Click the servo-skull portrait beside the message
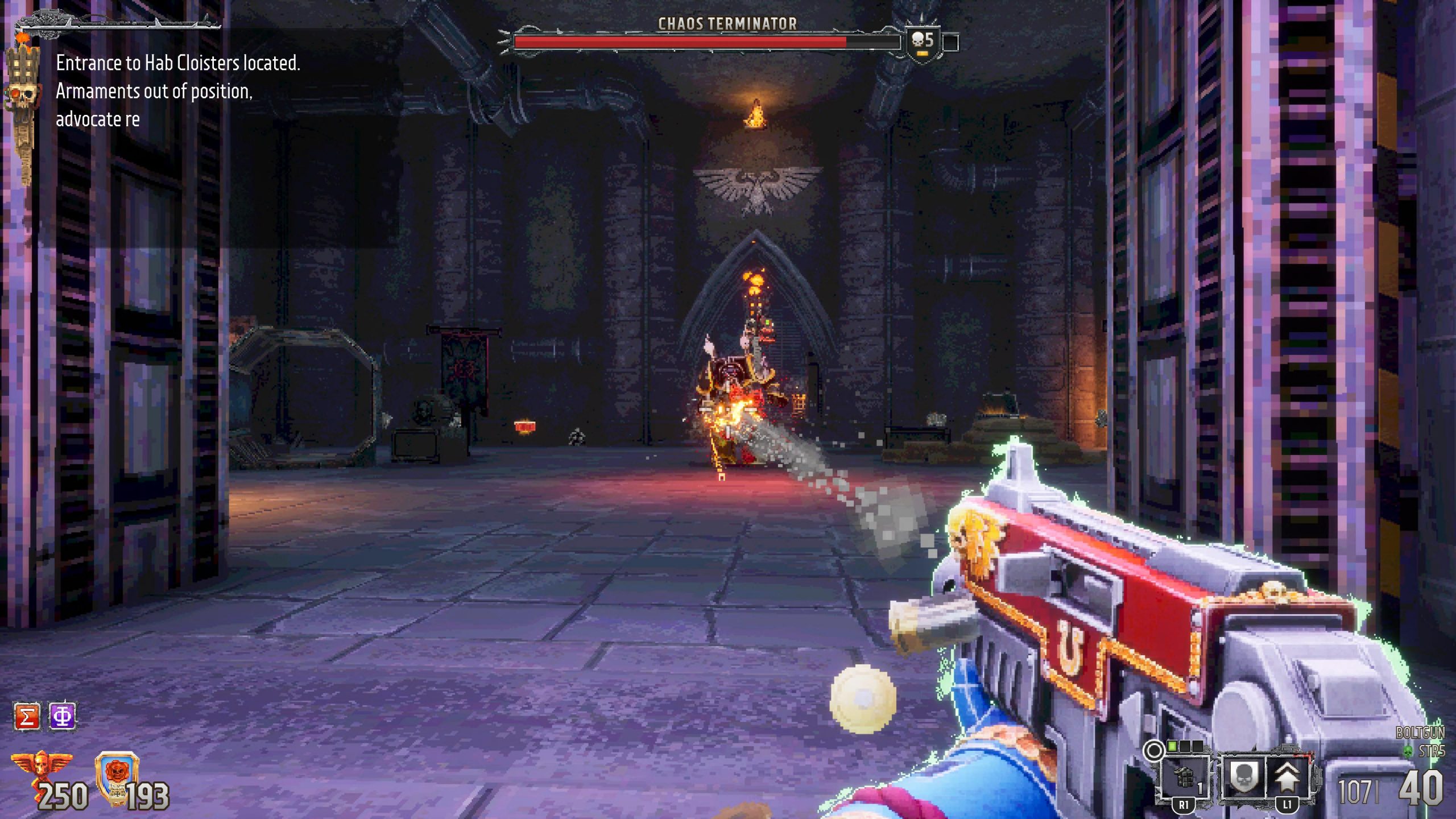This screenshot has width=1456, height=819. pos(23,102)
